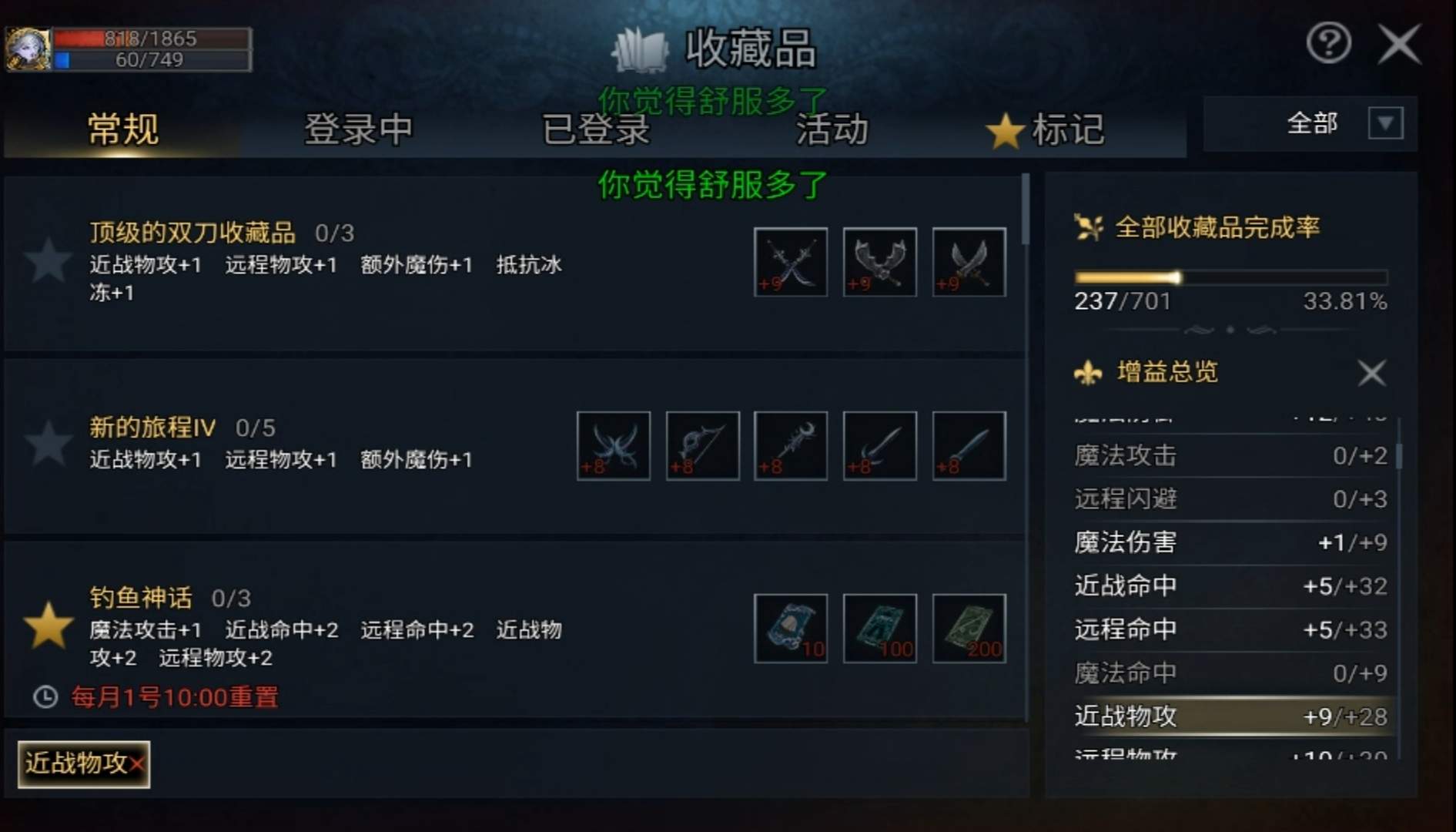Viewport: 1456px width, 832px height.
Task: Click the help question mark icon
Action: tap(1327, 44)
